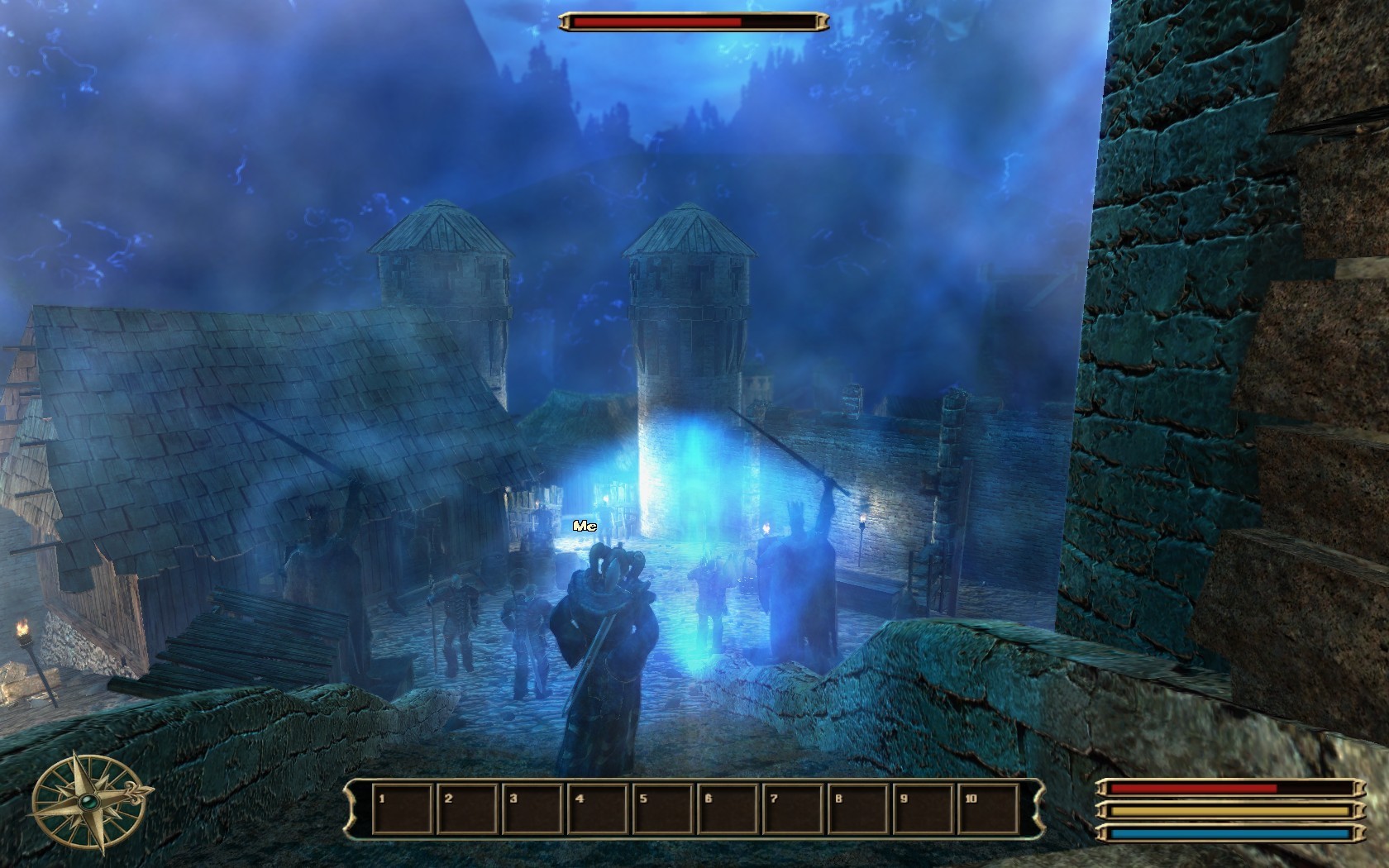Viewport: 1389px width, 868px height.
Task: Choose quick slot number 2
Action: tap(468, 808)
